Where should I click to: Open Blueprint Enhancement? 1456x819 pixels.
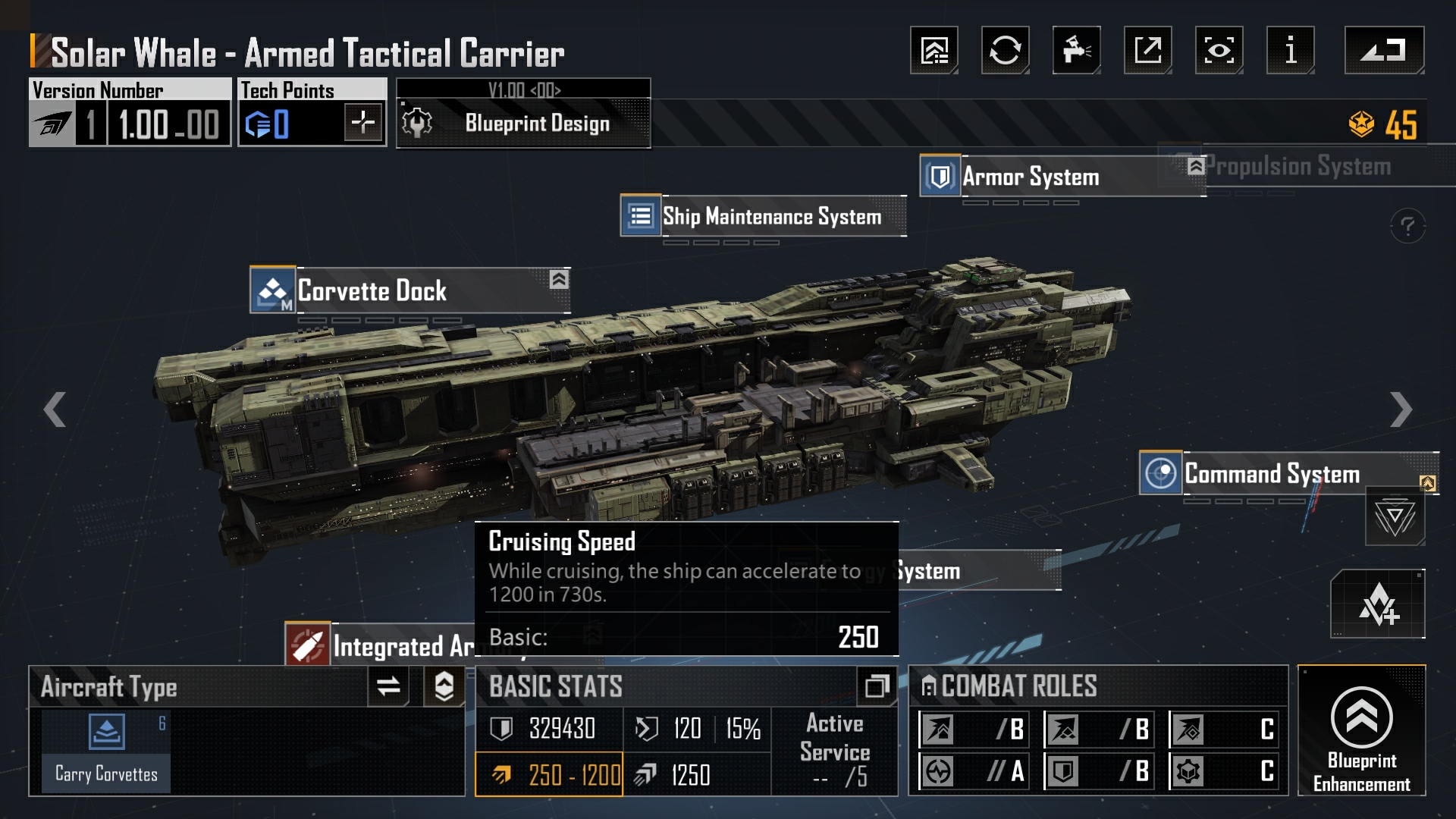pos(1361,730)
